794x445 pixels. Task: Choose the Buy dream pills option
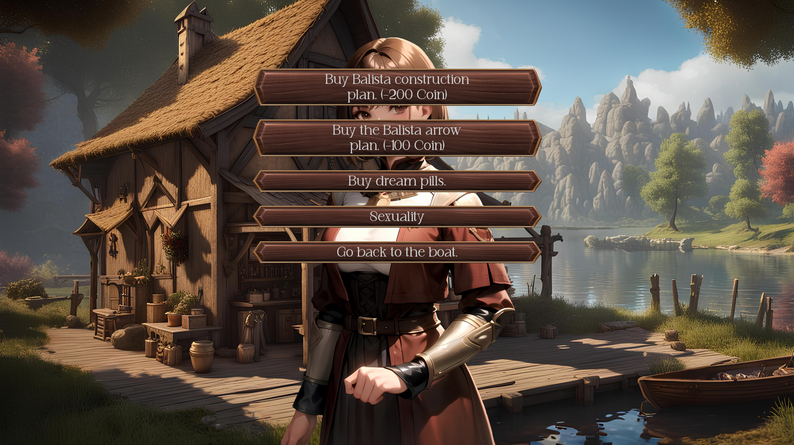tap(397, 181)
